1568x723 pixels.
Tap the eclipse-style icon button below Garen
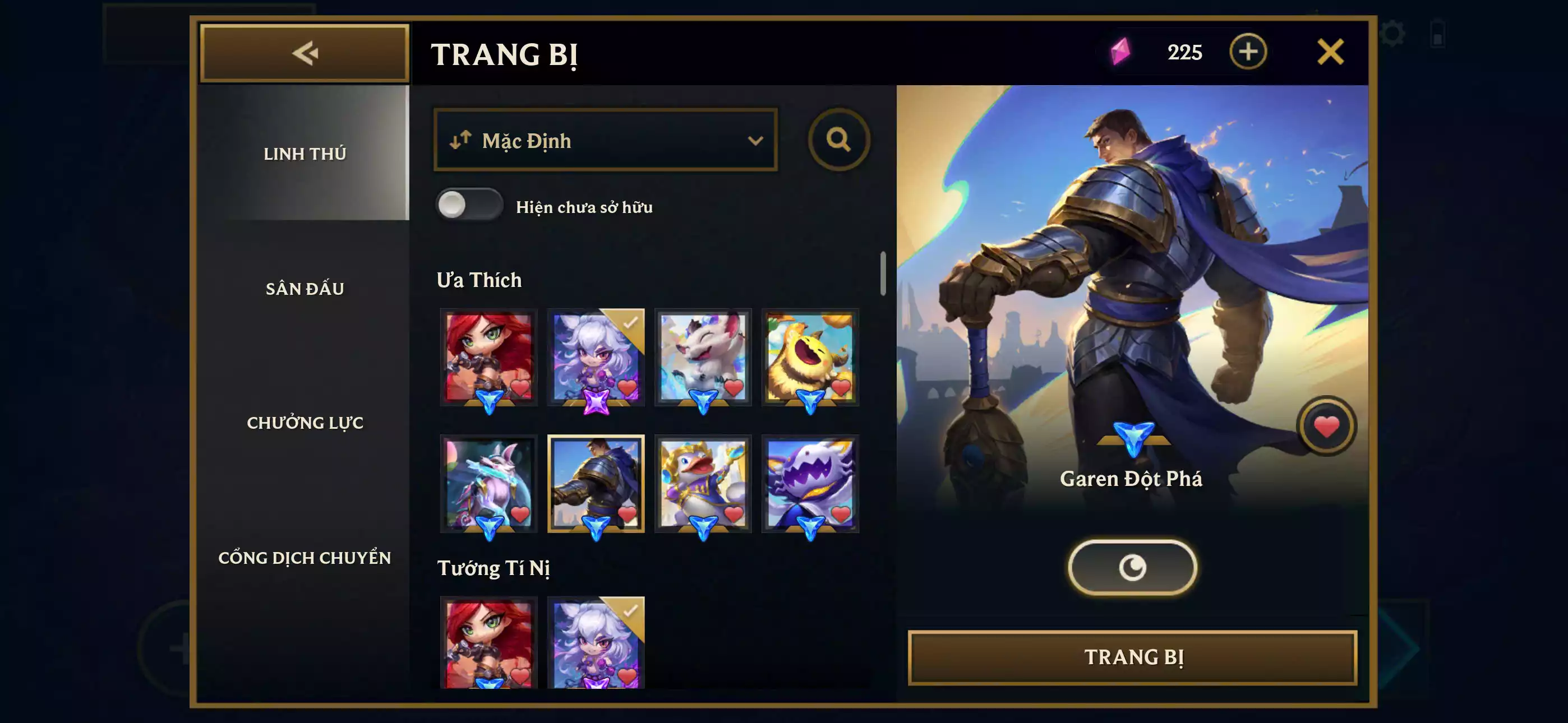pyautogui.click(x=1132, y=566)
